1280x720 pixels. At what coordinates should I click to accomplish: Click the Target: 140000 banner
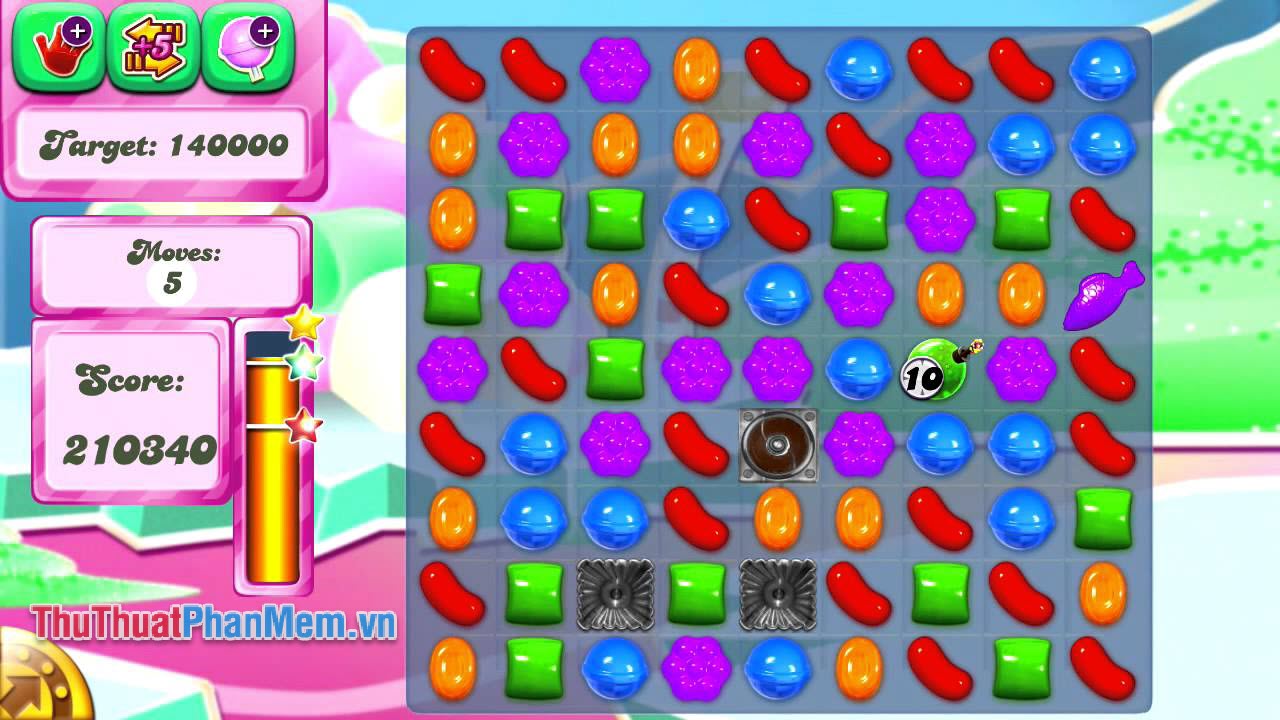(165, 143)
